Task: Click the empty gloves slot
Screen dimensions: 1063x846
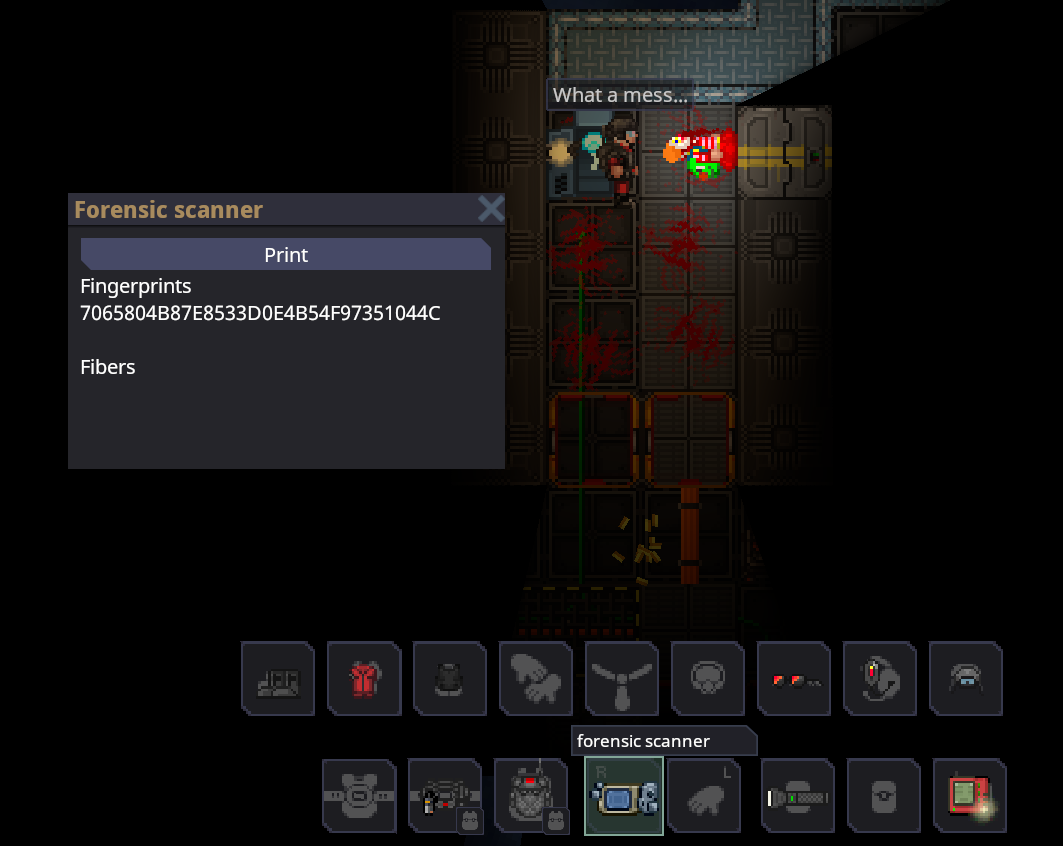Action: 536,679
